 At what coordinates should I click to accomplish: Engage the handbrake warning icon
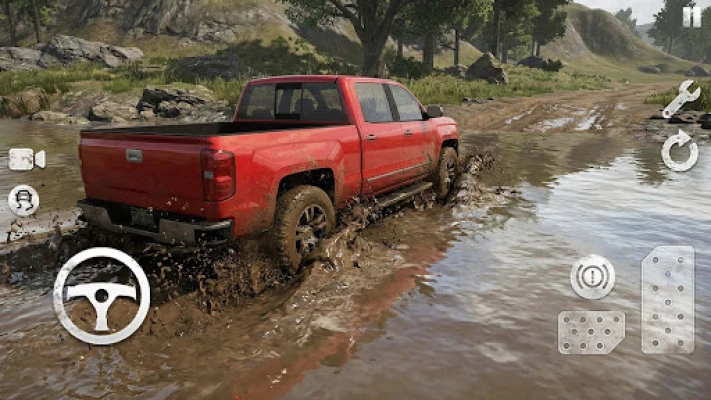[x=592, y=277]
